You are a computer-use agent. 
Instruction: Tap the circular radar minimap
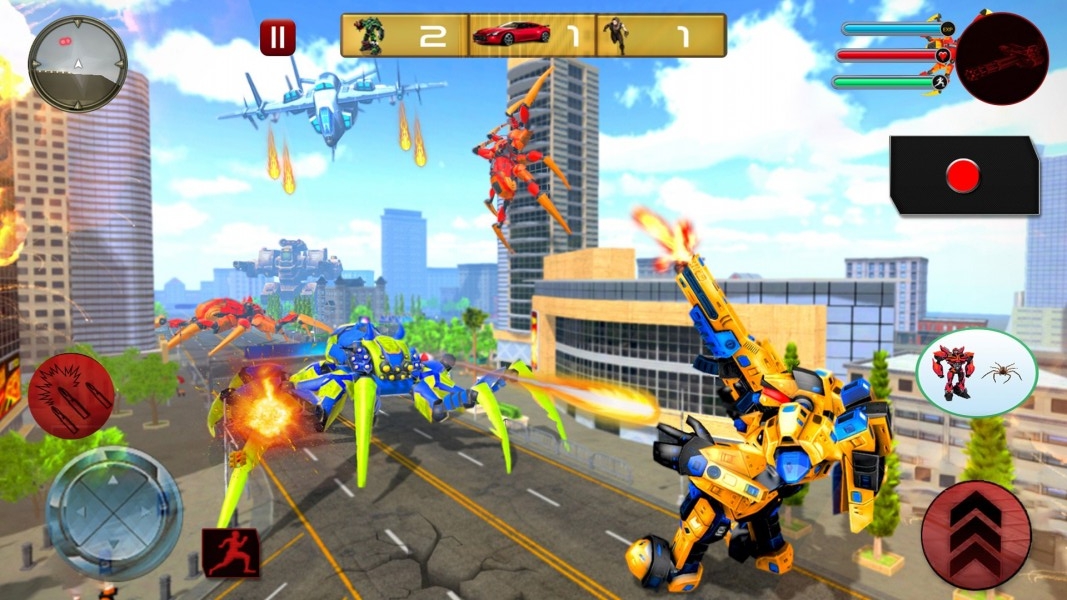78,63
